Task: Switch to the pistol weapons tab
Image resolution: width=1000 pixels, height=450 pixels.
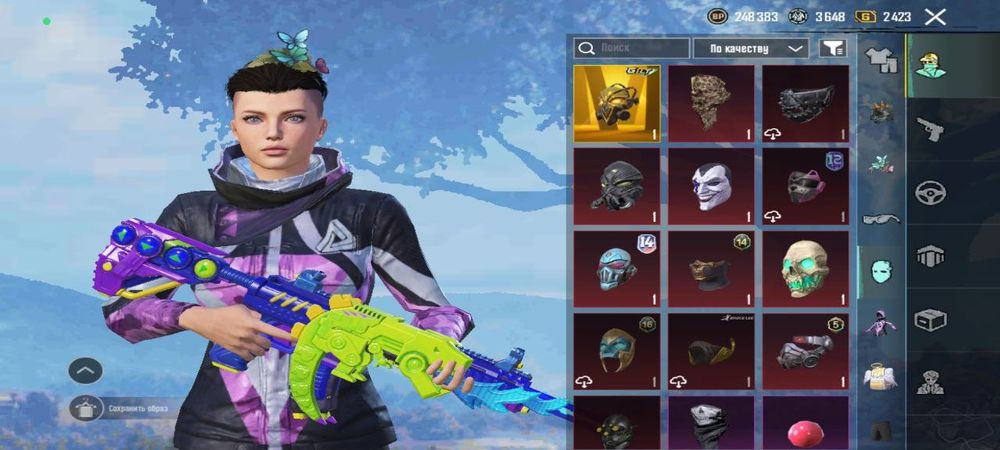Action: (x=931, y=126)
